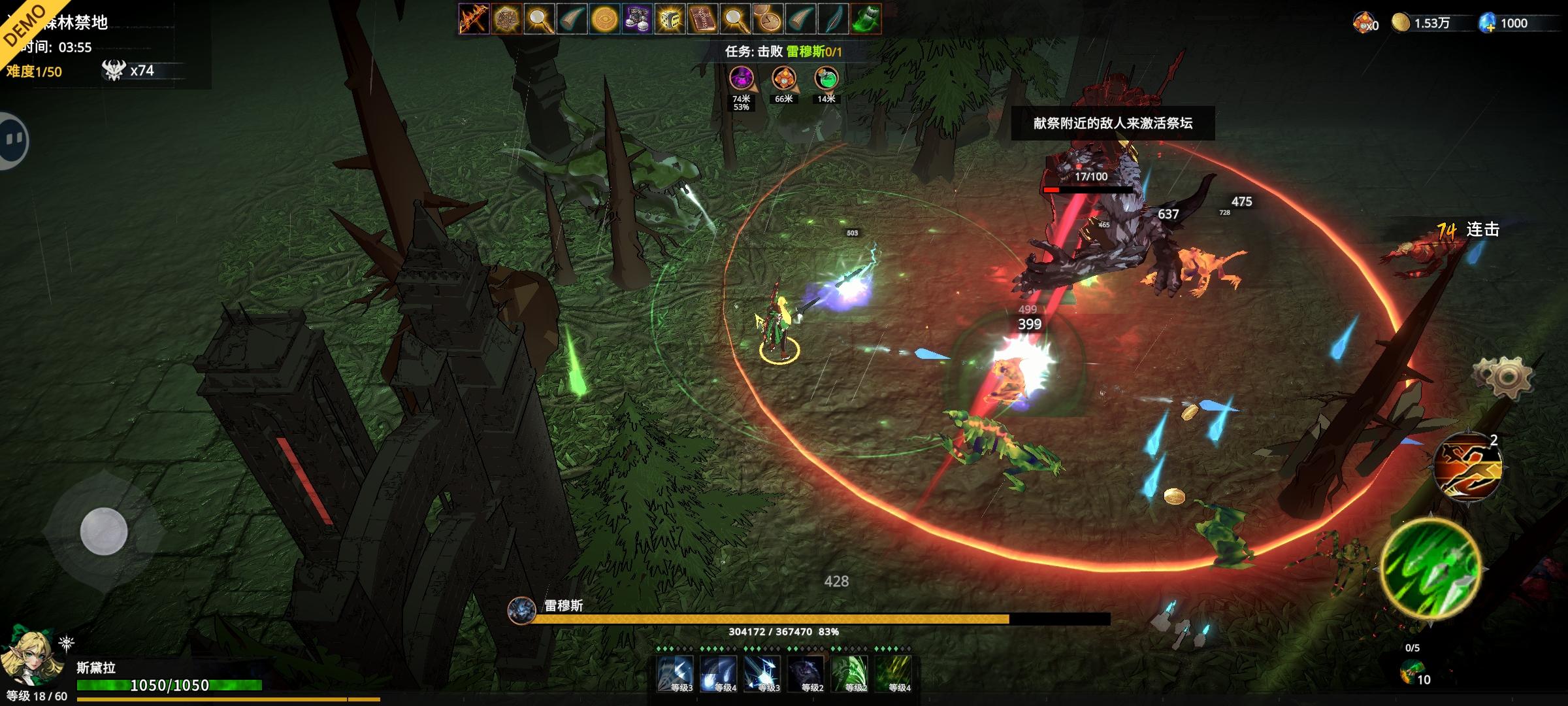Inspect the golden eye coin item

click(x=604, y=19)
